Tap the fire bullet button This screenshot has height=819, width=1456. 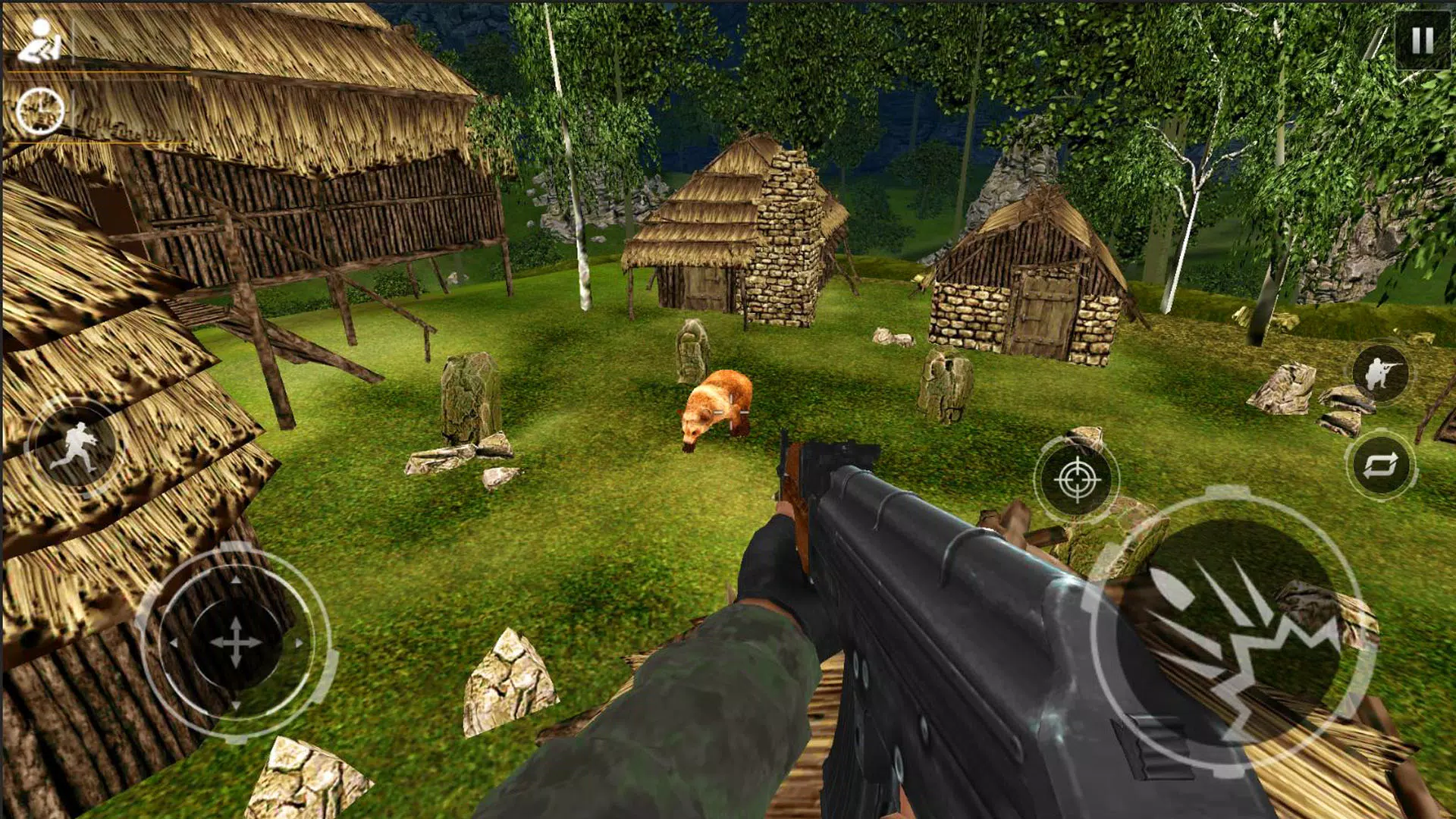pyautogui.click(x=1233, y=634)
